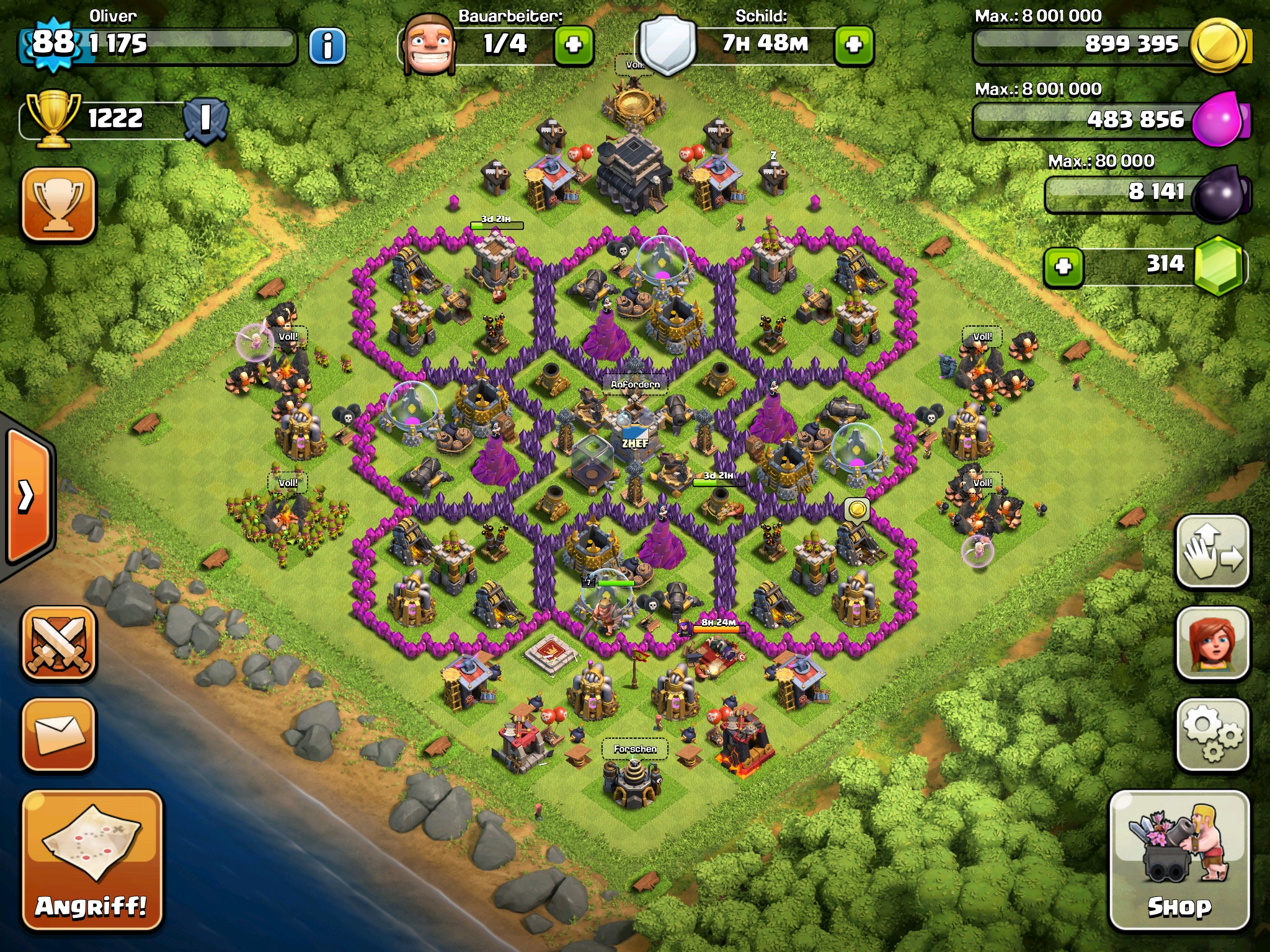This screenshot has width=1270, height=952.
Task: Click the blue info button
Action: [x=327, y=46]
